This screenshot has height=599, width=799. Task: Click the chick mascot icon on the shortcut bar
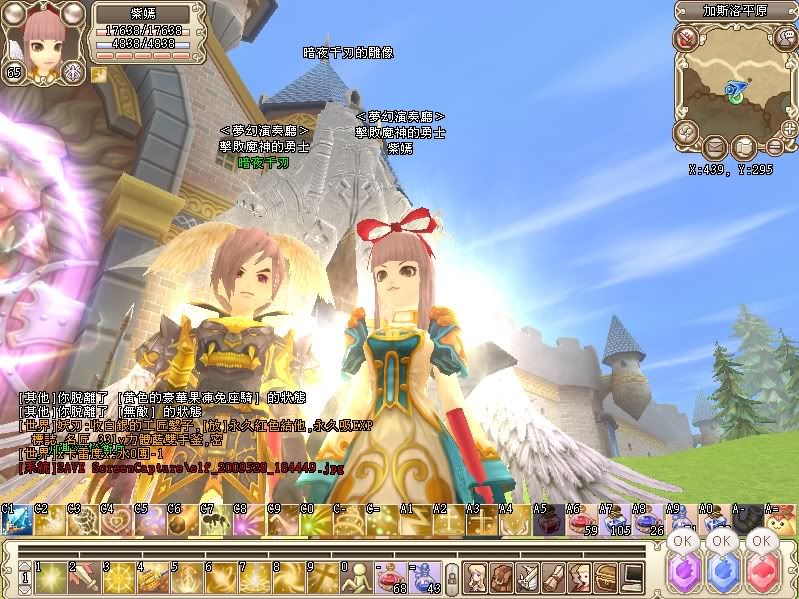779,520
